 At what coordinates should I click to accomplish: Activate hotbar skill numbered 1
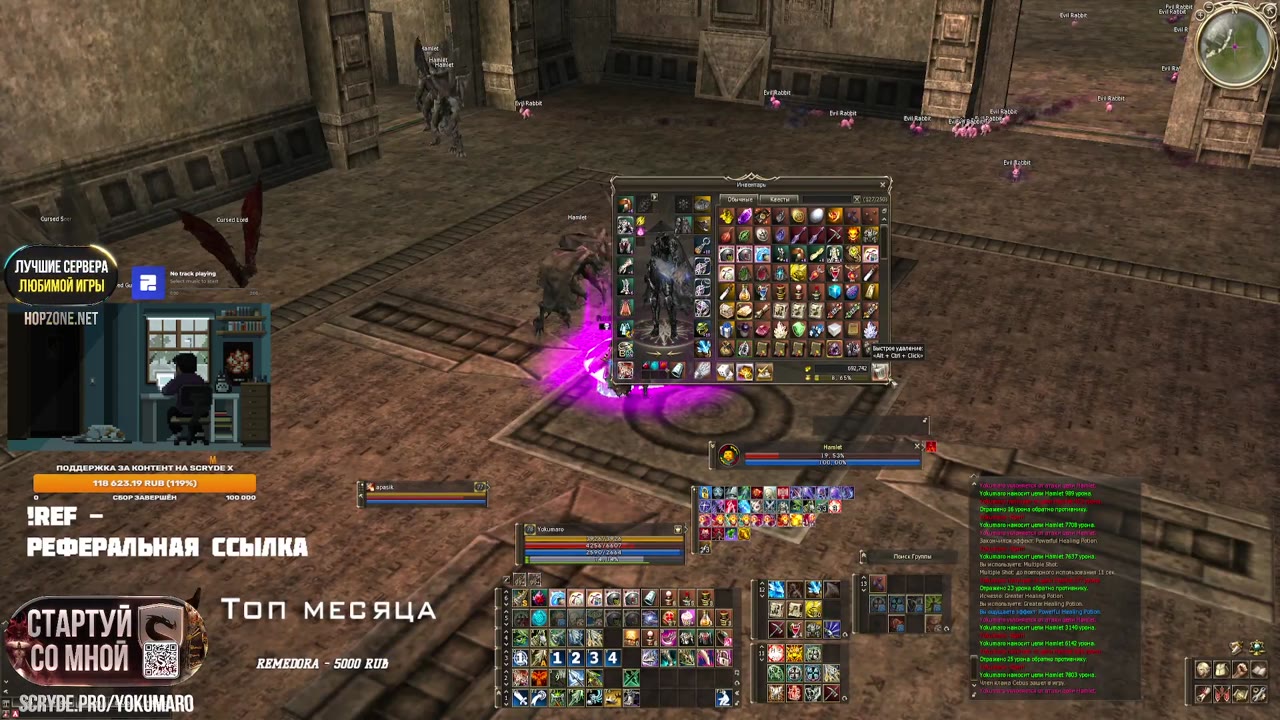[x=557, y=658]
